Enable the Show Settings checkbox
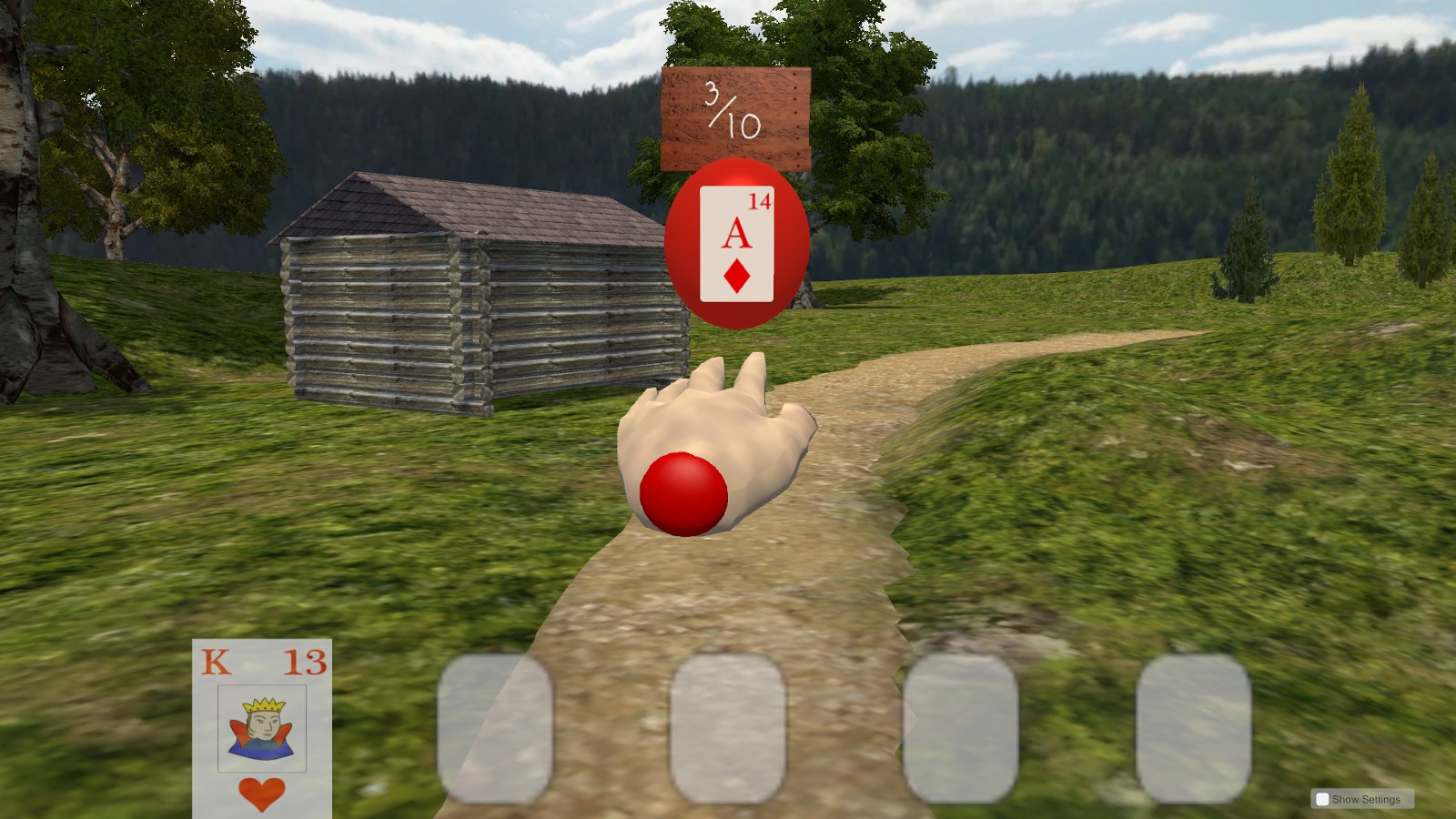Viewport: 1456px width, 819px height. pos(1321,798)
